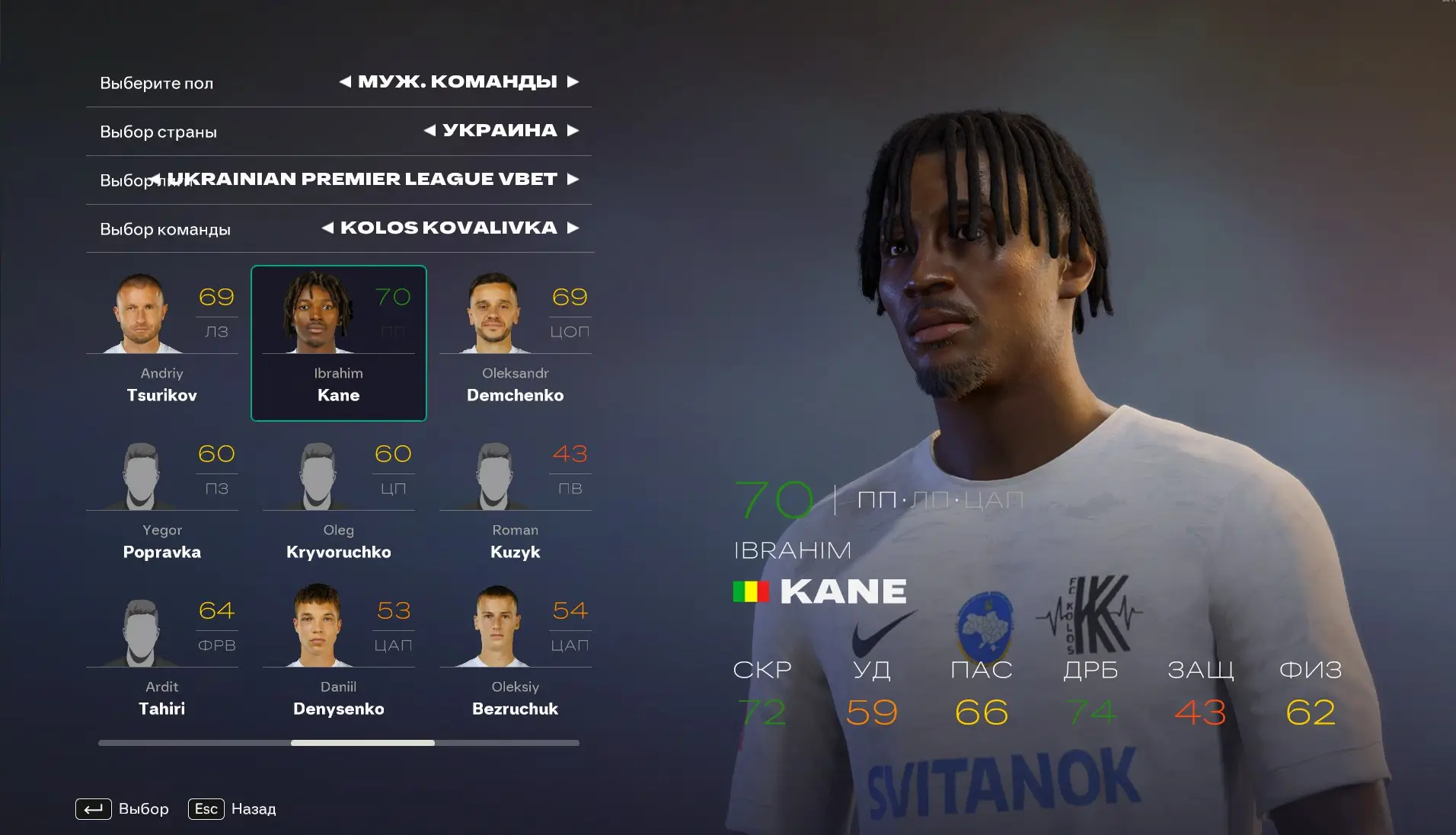Image resolution: width=1456 pixels, height=835 pixels.
Task: Pick Oleksandr Demchenko's player card
Action: coord(516,343)
